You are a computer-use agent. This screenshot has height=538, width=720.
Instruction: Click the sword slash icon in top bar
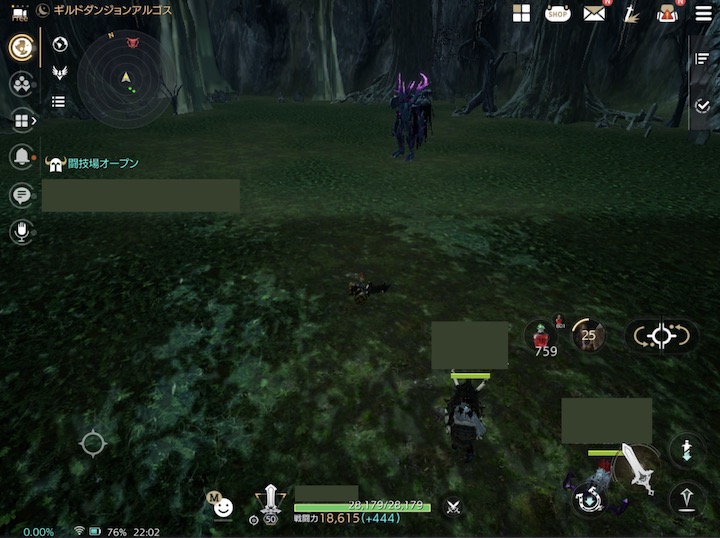point(631,13)
